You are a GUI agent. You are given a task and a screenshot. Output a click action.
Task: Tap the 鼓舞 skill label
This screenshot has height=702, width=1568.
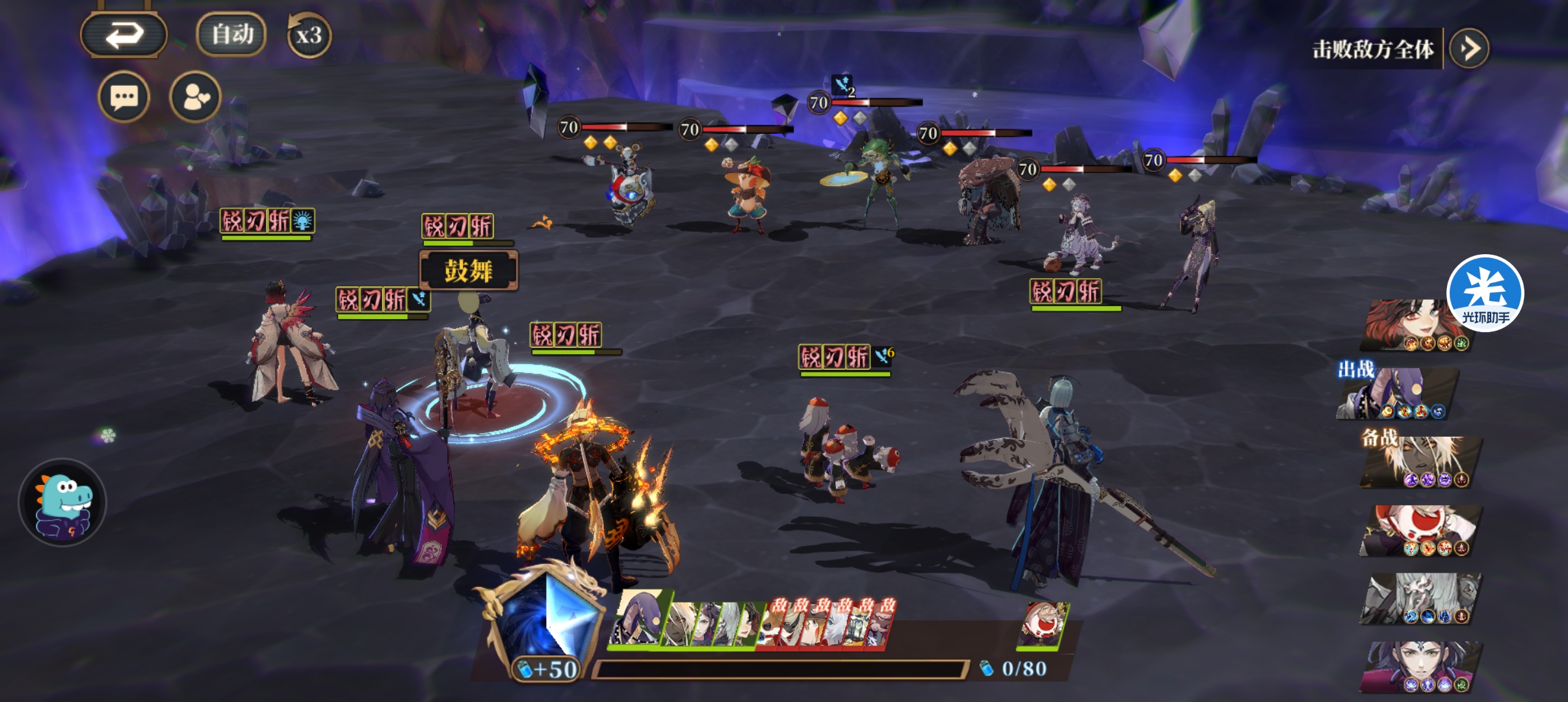tap(468, 270)
